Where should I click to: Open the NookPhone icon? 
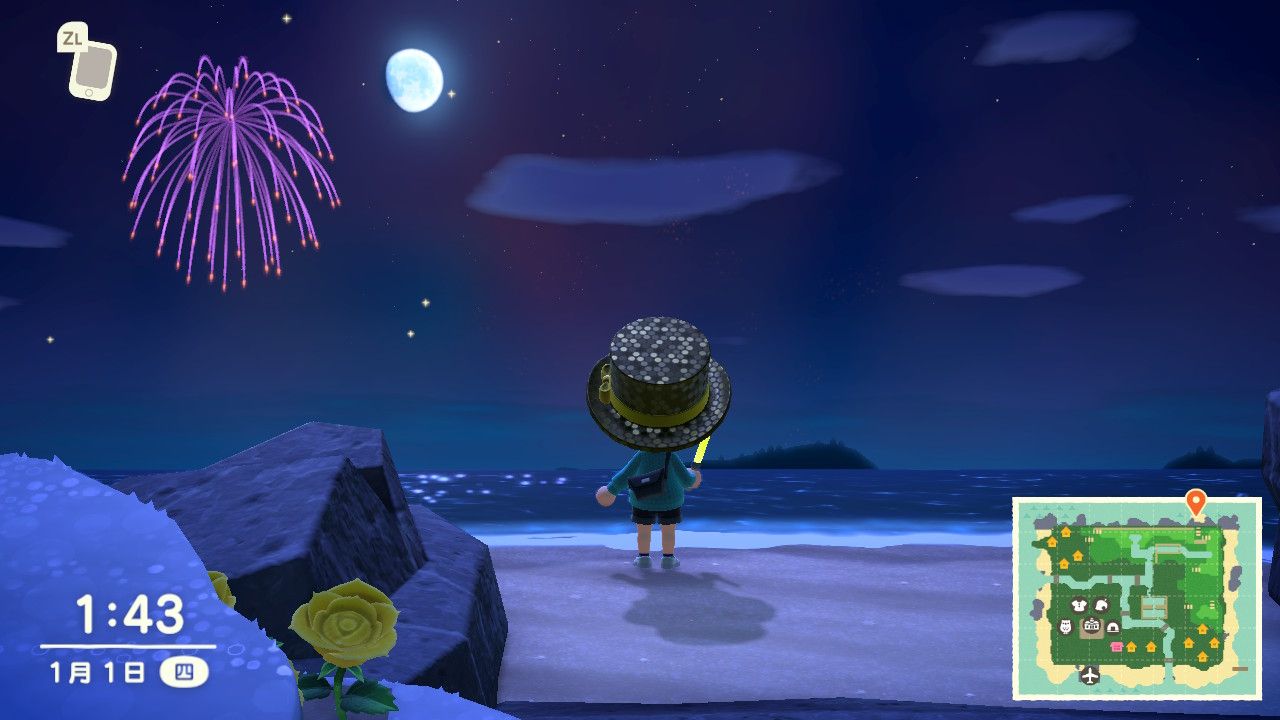pos(92,69)
